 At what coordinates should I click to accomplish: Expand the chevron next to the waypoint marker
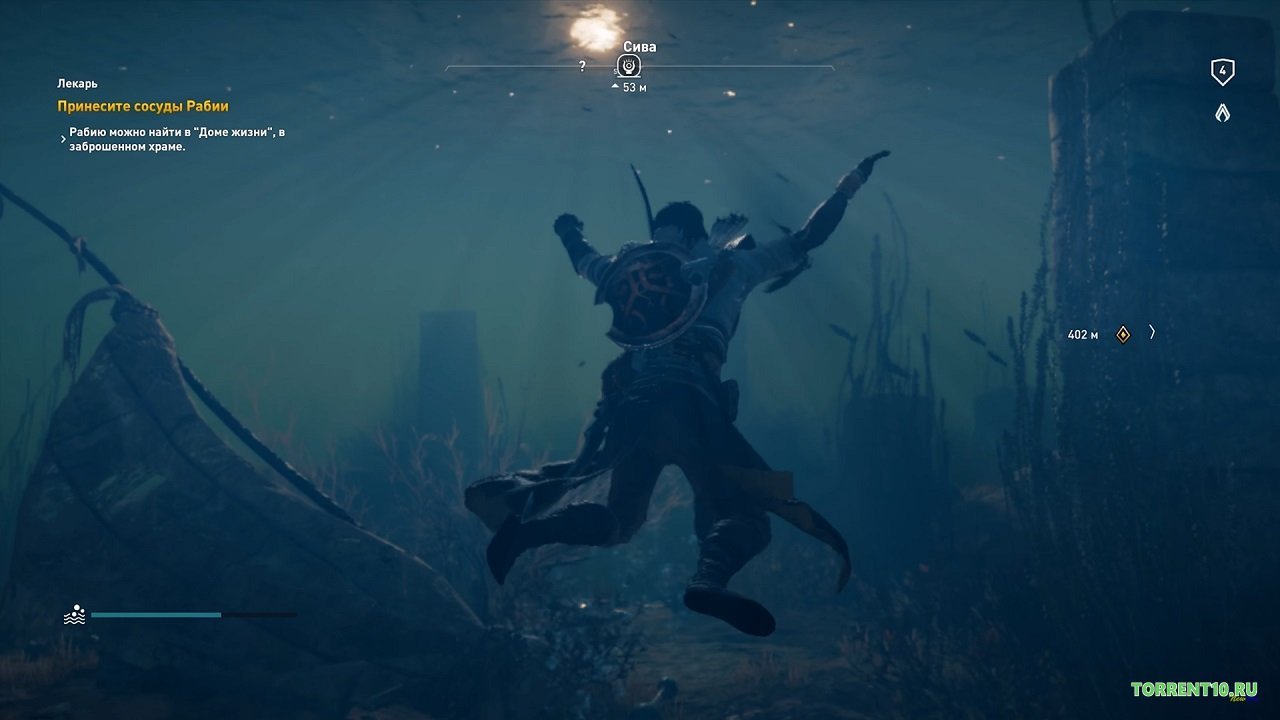pos(1152,333)
